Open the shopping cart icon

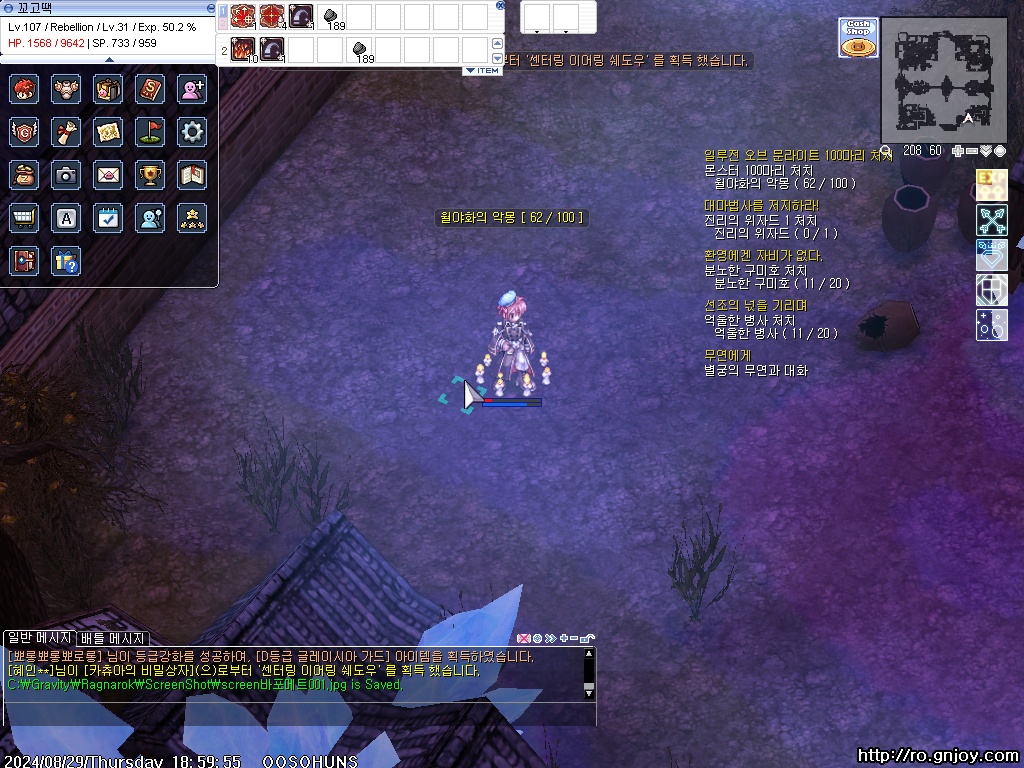pos(24,218)
